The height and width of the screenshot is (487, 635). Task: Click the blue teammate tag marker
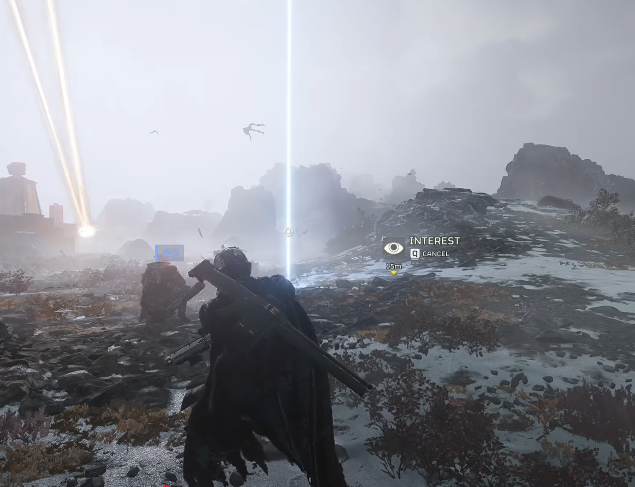tap(169, 253)
